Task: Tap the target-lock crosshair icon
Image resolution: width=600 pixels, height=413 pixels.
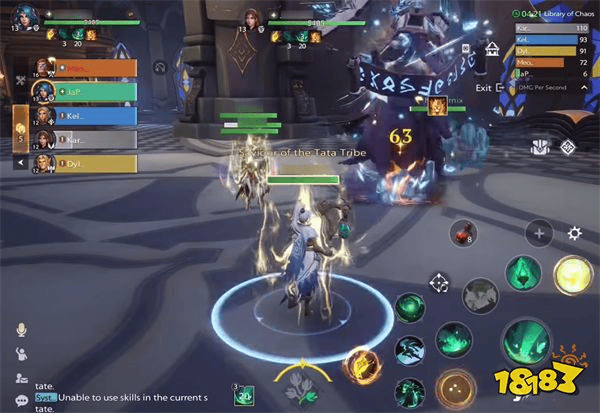Action: pos(438,284)
